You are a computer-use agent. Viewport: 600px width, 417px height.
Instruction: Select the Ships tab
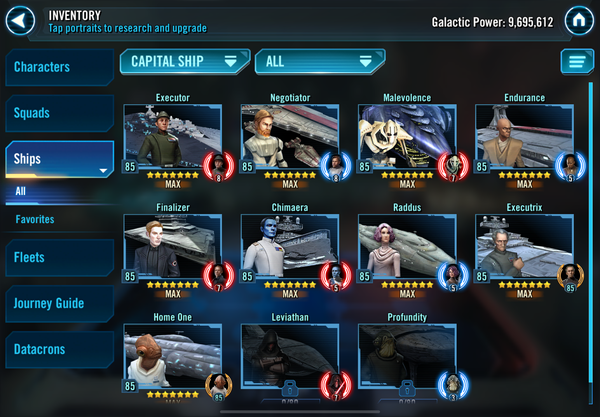coord(58,159)
